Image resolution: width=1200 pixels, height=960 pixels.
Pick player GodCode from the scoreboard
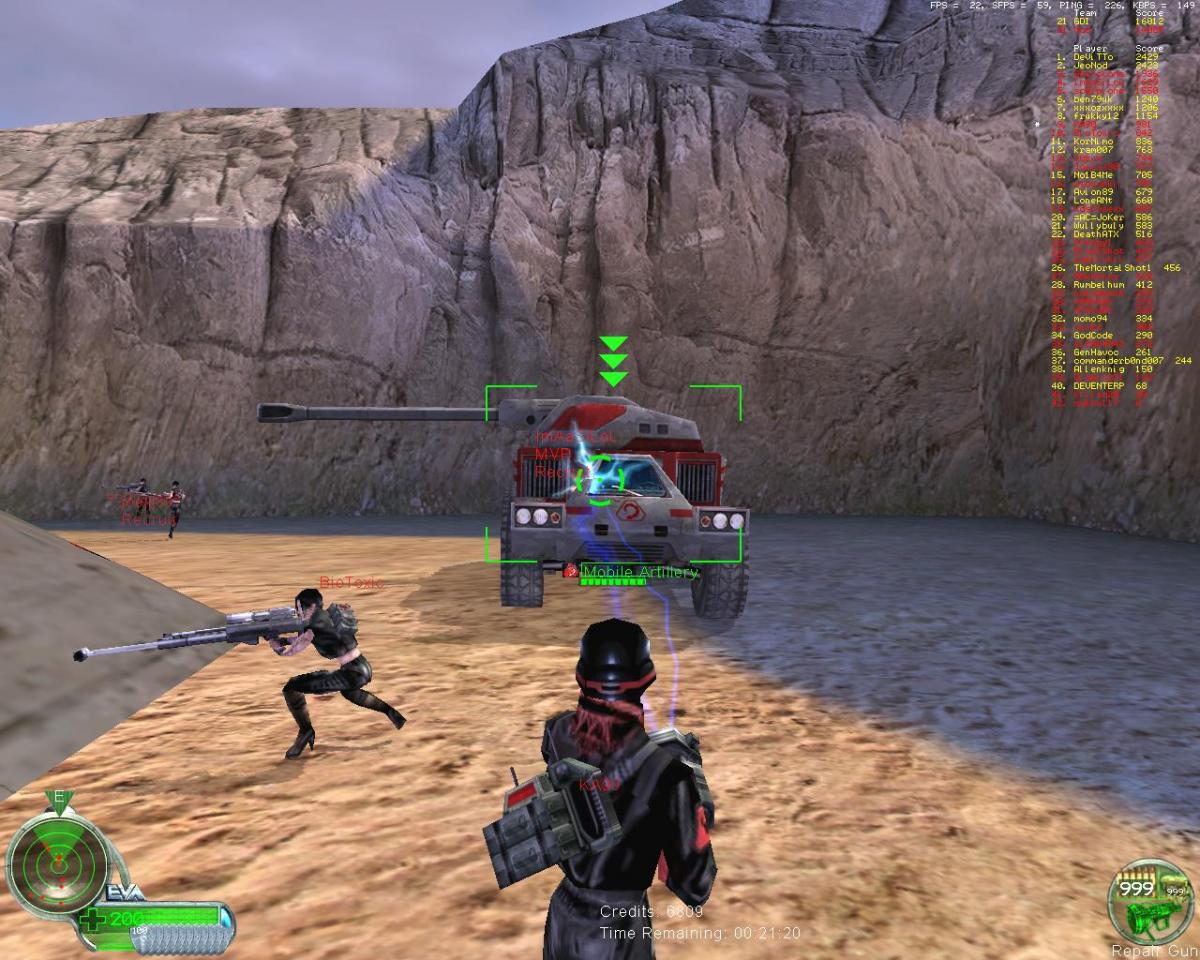coord(1093,335)
